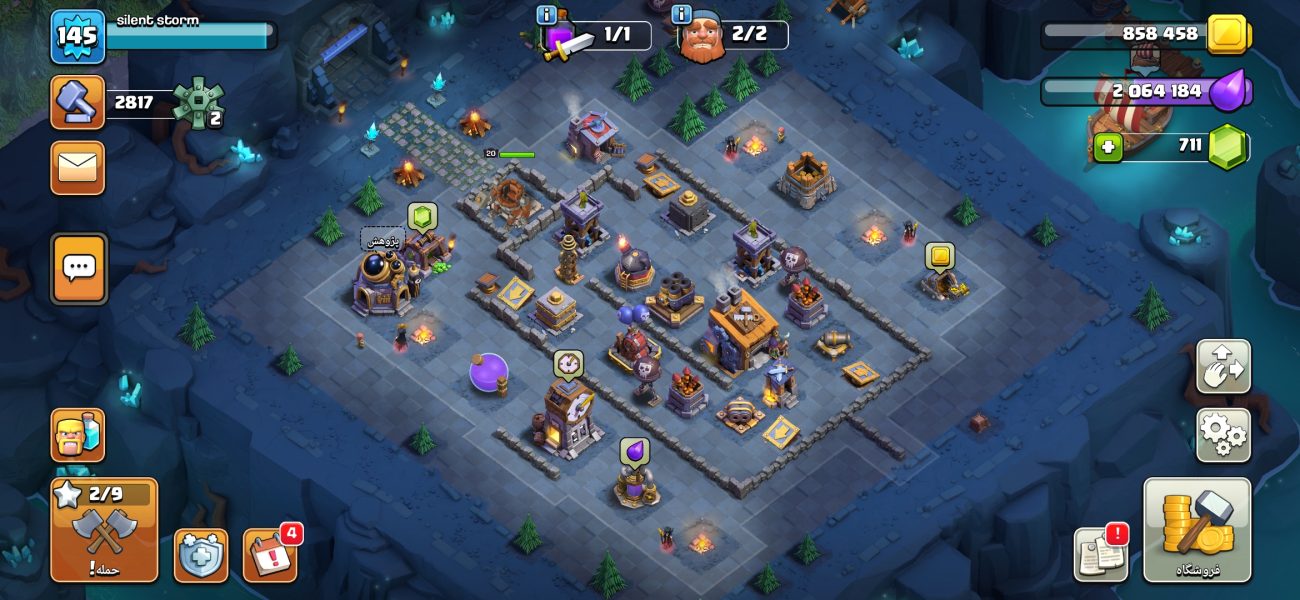Show info for the 1/1 sword counter

[546, 15]
